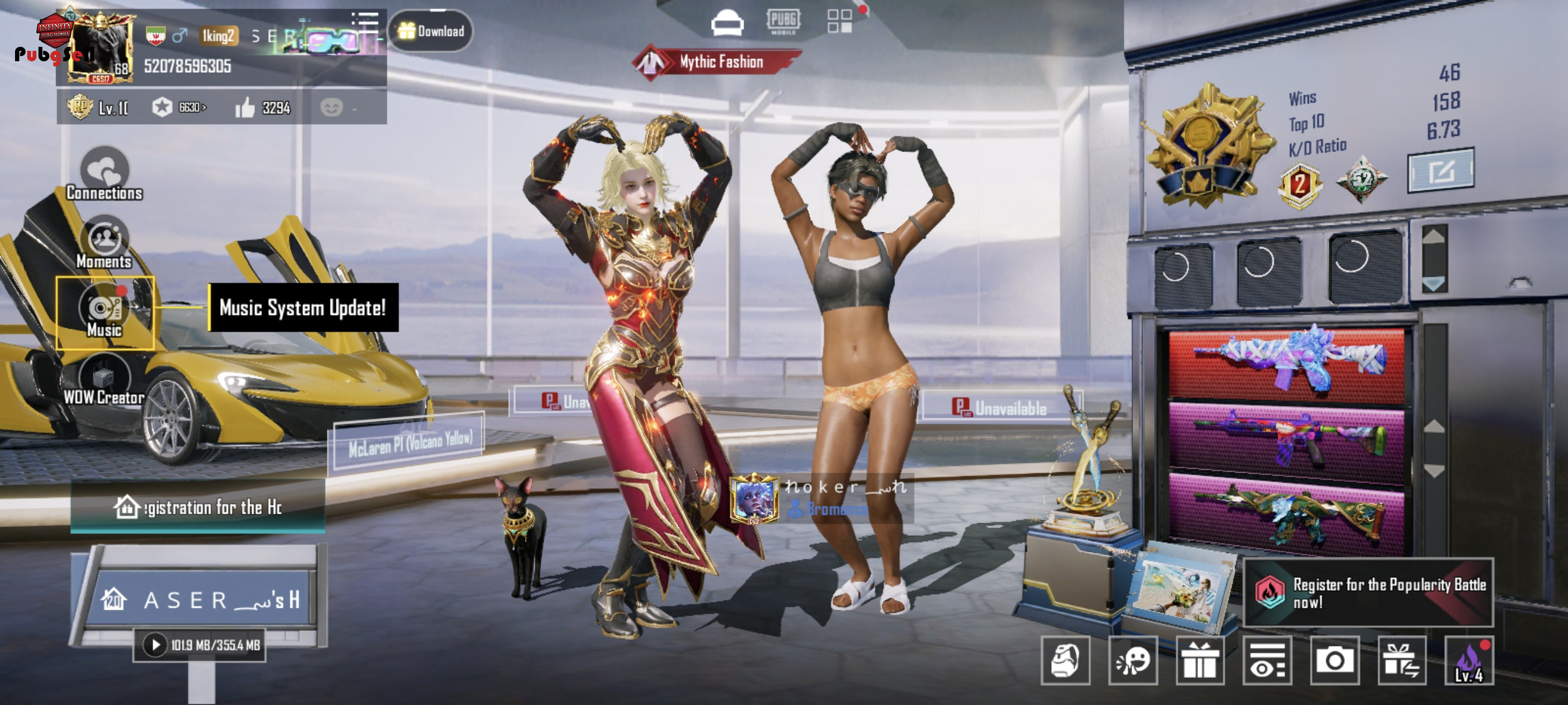Screen dimensions: 1568x705
Task: Open the Connections menu
Action: [105, 175]
